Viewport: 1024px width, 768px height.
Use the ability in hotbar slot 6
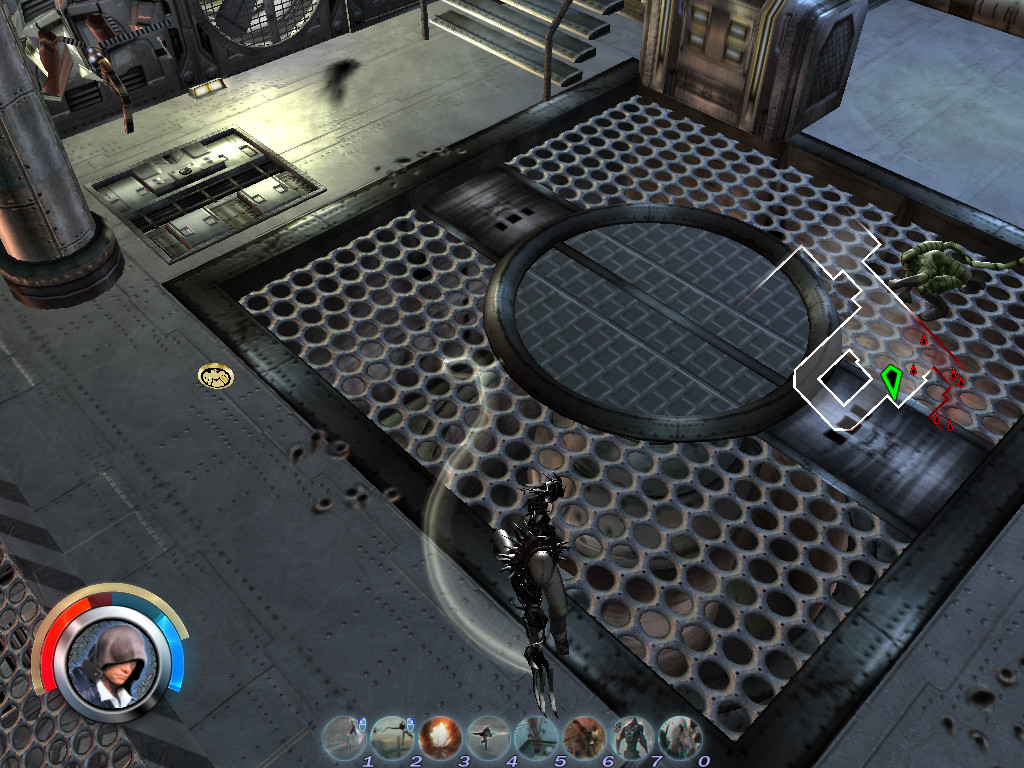[x=583, y=737]
